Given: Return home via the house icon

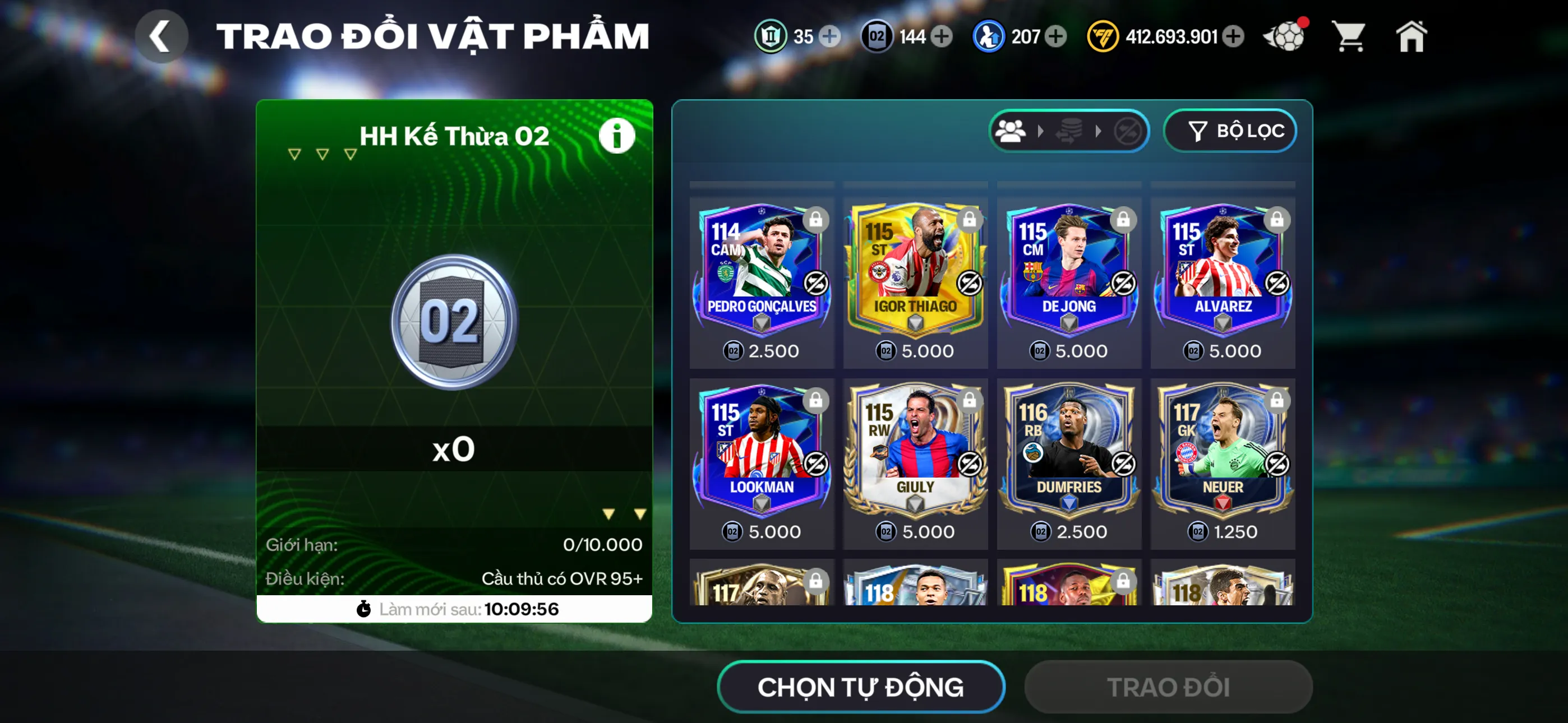Looking at the screenshot, I should [x=1412, y=36].
